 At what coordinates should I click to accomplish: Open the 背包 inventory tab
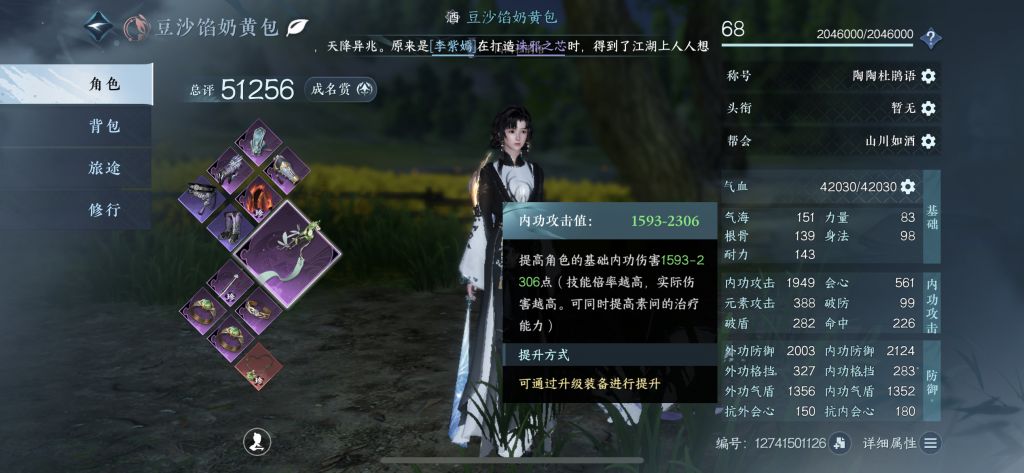point(75,126)
